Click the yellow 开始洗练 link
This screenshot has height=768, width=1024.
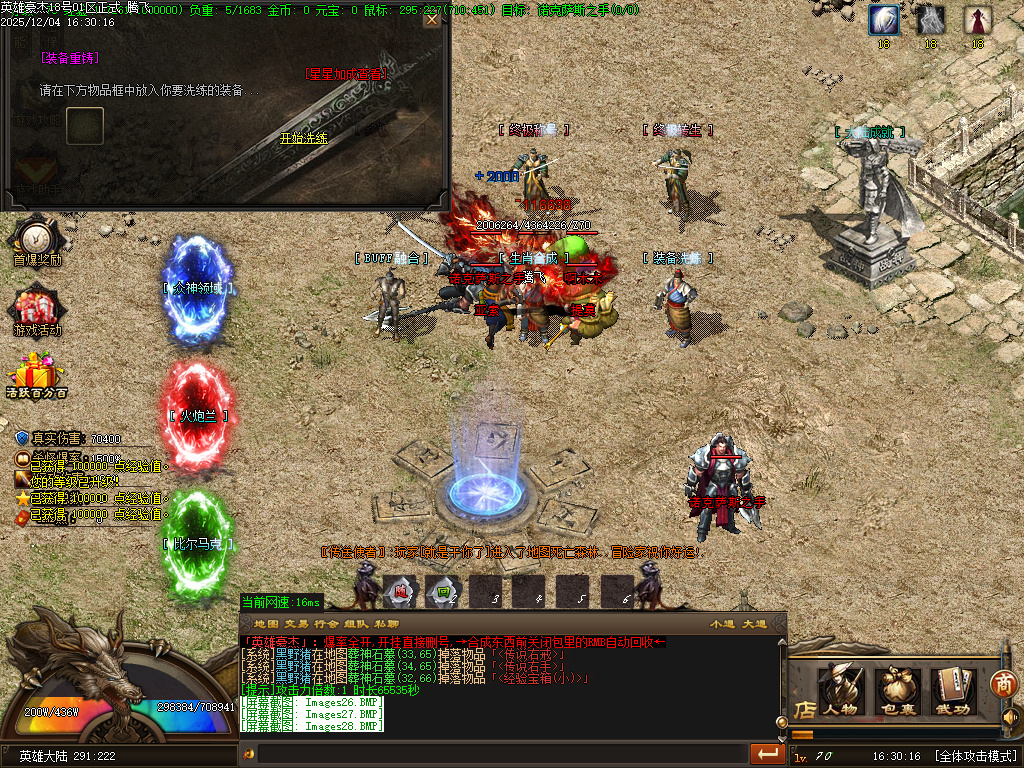pyautogui.click(x=303, y=138)
